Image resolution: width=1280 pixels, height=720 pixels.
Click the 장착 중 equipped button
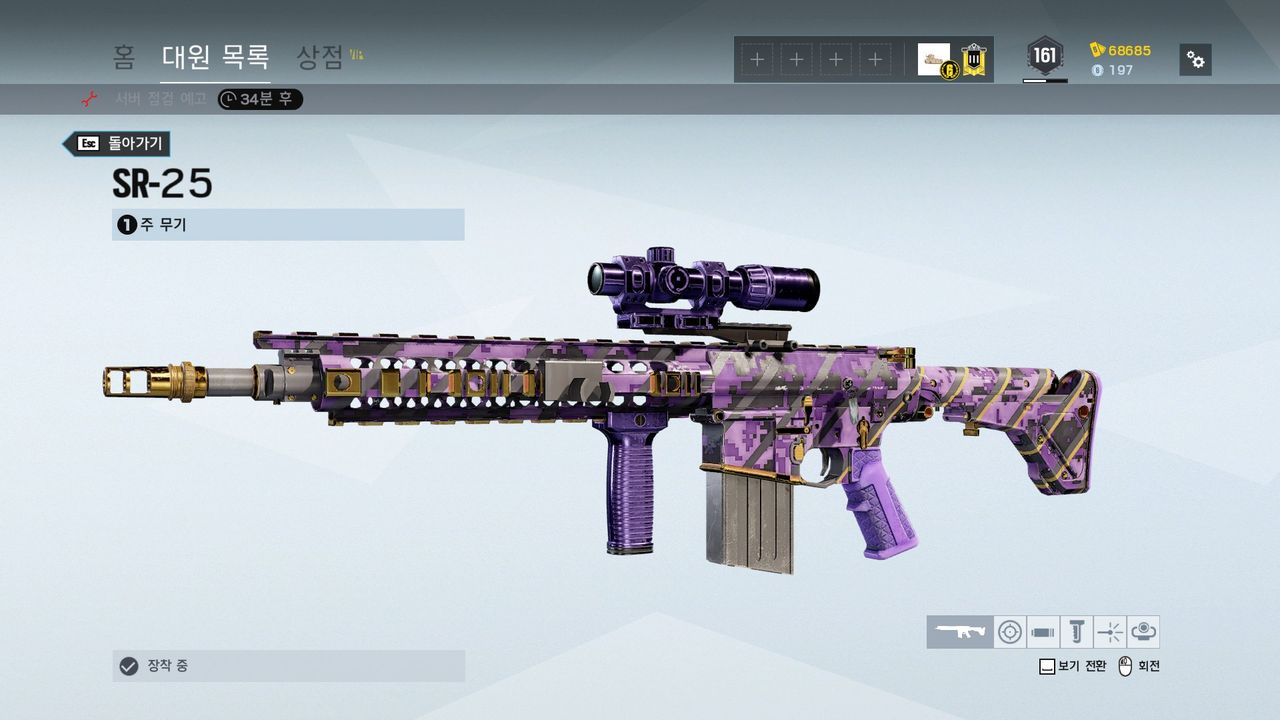(x=288, y=666)
